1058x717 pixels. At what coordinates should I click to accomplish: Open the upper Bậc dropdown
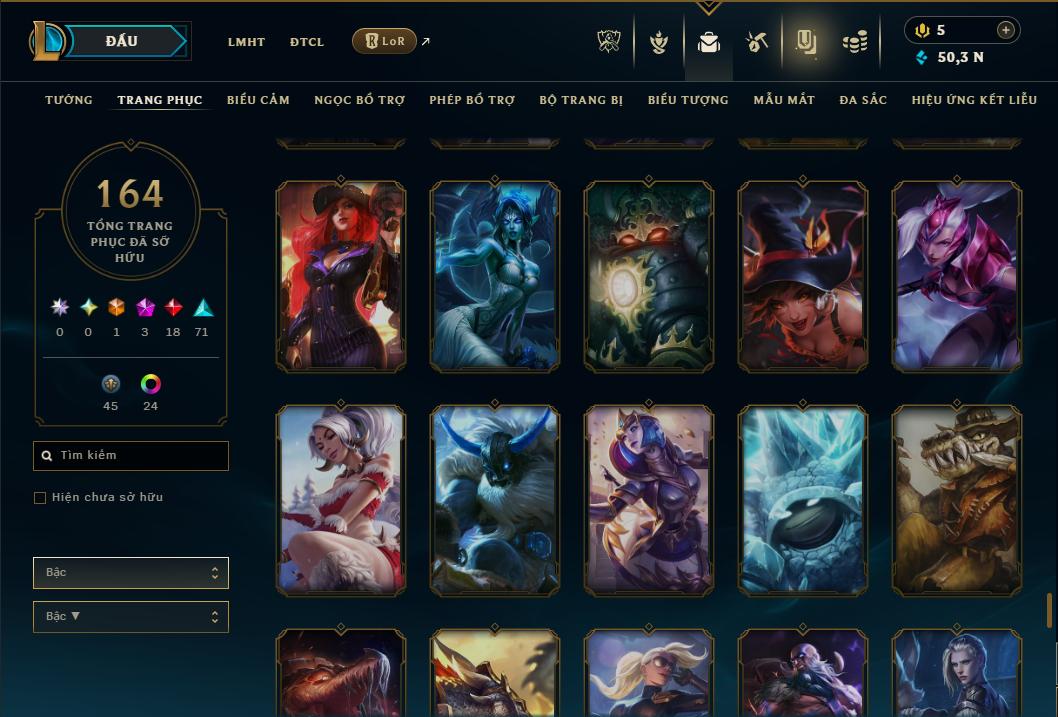(x=131, y=573)
